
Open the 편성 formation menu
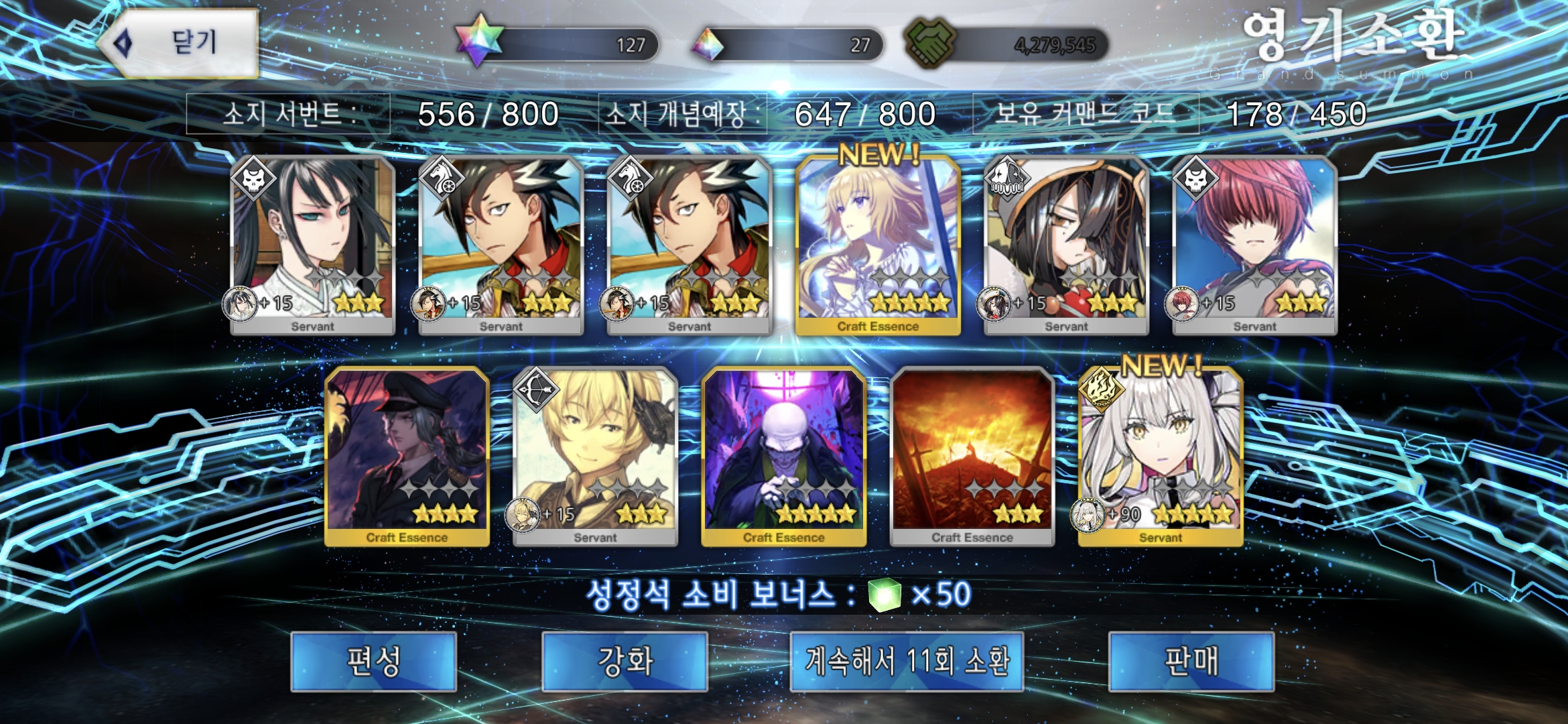point(374,661)
